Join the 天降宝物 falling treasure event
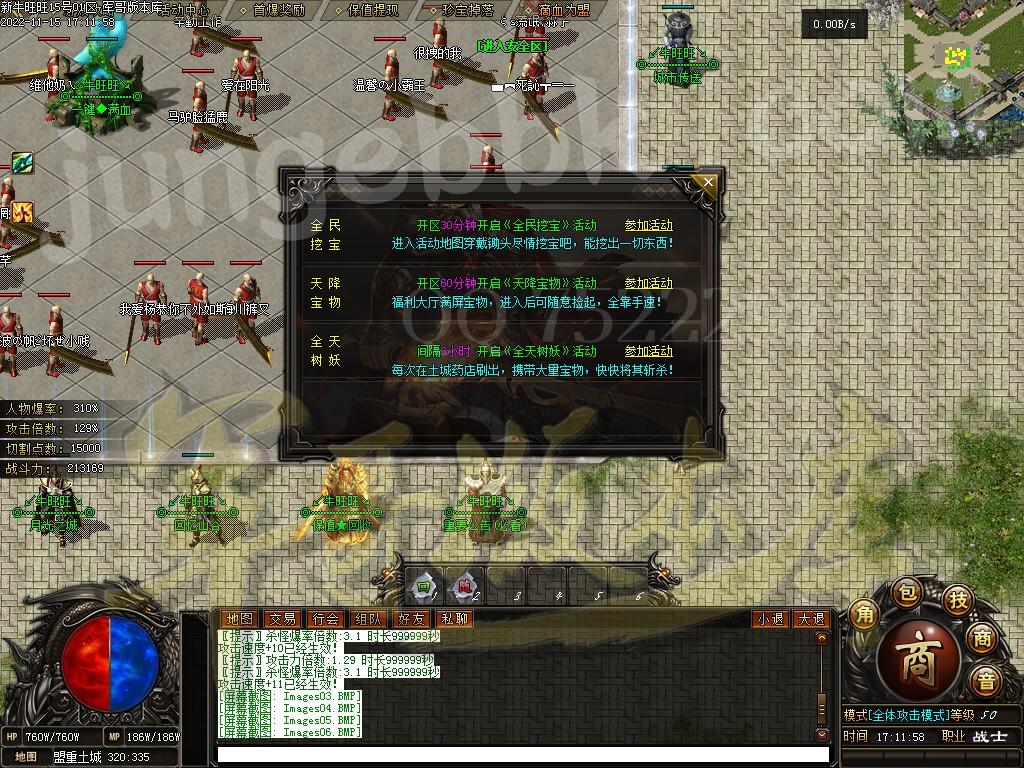Image resolution: width=1024 pixels, height=768 pixels. [x=648, y=283]
